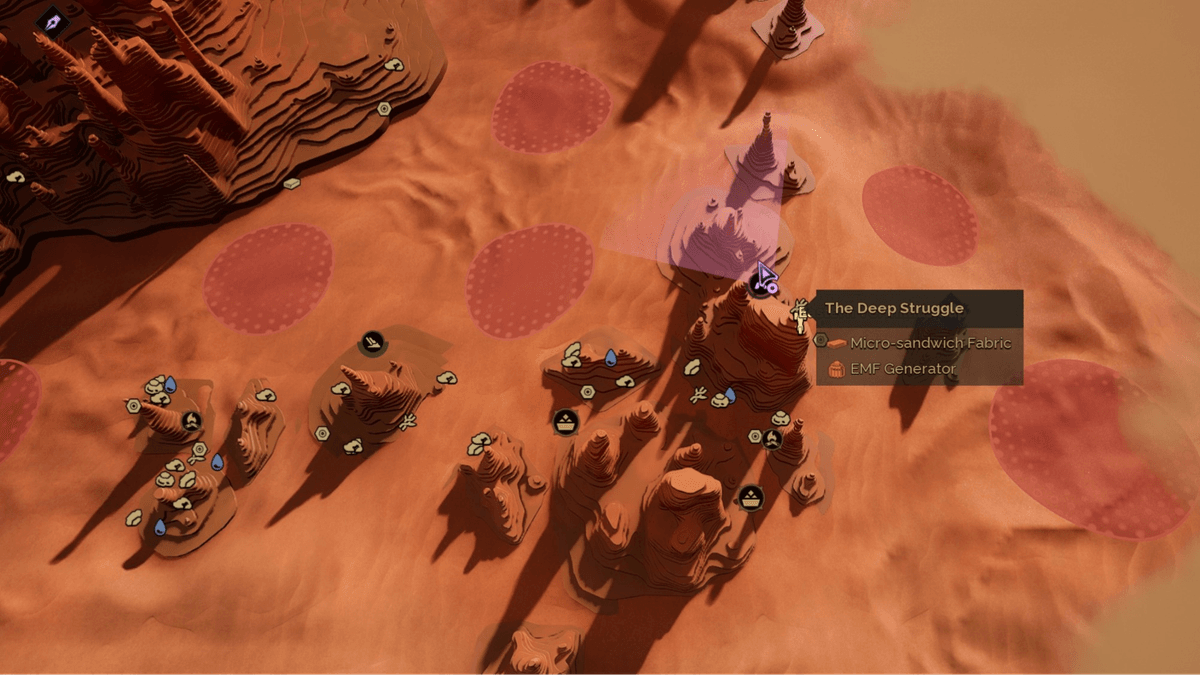Select the crashed ship circular map marker
The width and height of the screenshot is (1200, 675).
[x=373, y=343]
